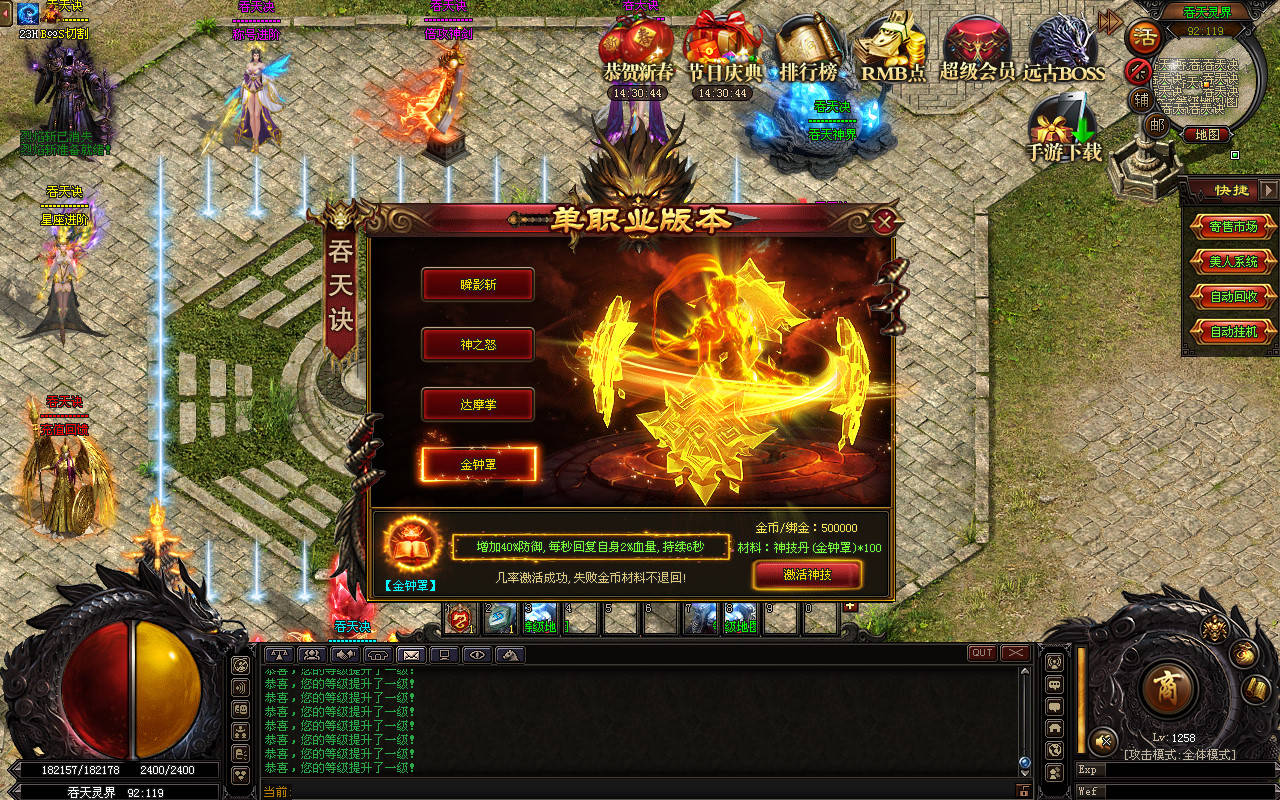1280x800 pixels.
Task: Open the 远古BOSS icon
Action: tap(1063, 50)
